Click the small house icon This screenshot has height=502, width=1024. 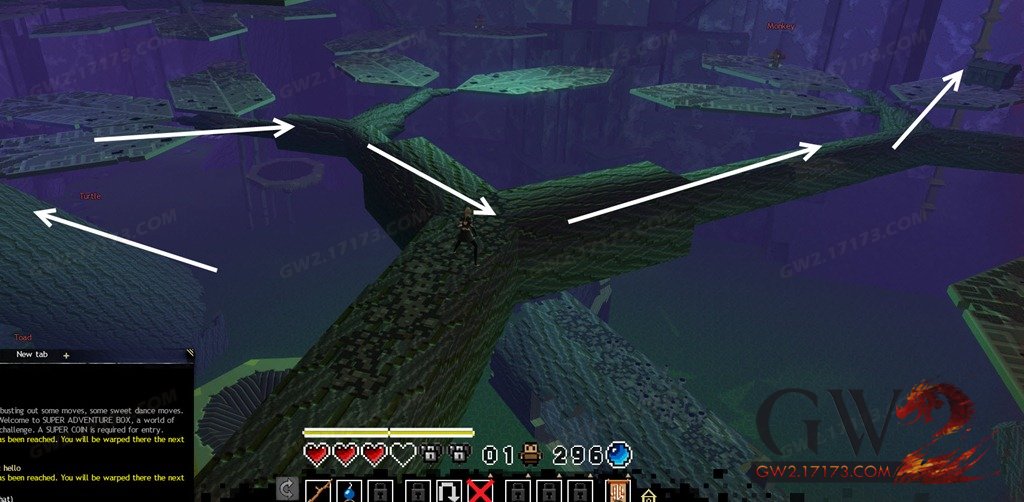[x=648, y=494]
